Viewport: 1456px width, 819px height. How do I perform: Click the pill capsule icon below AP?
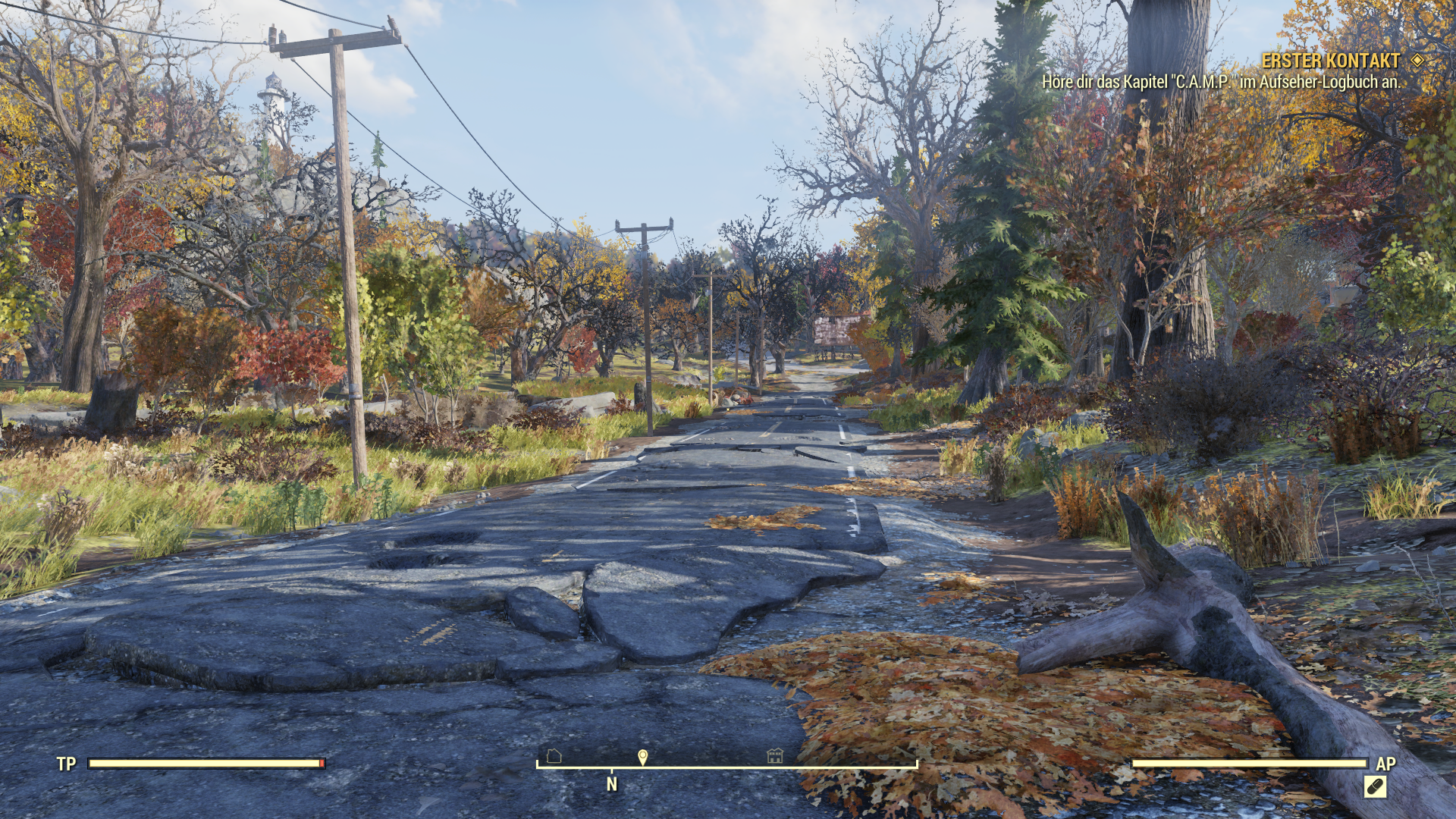[x=1375, y=787]
